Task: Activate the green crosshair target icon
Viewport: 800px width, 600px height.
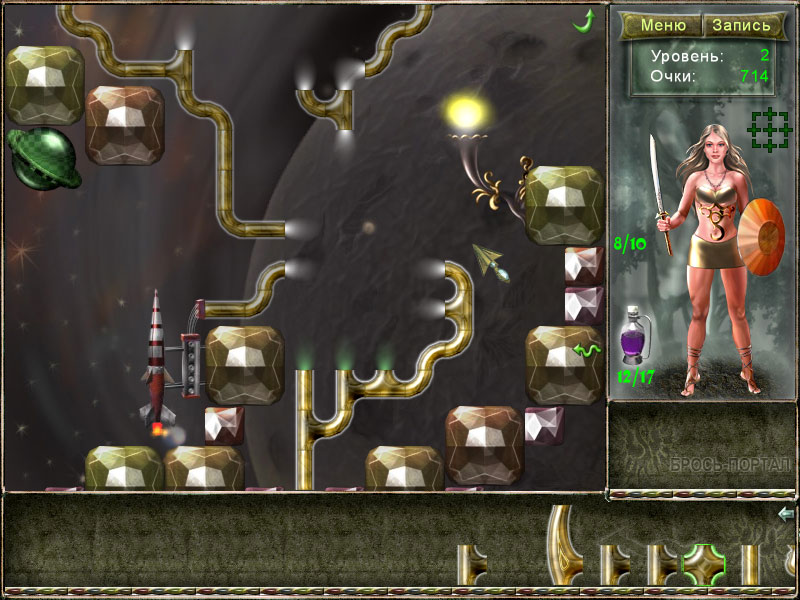Action: point(768,131)
